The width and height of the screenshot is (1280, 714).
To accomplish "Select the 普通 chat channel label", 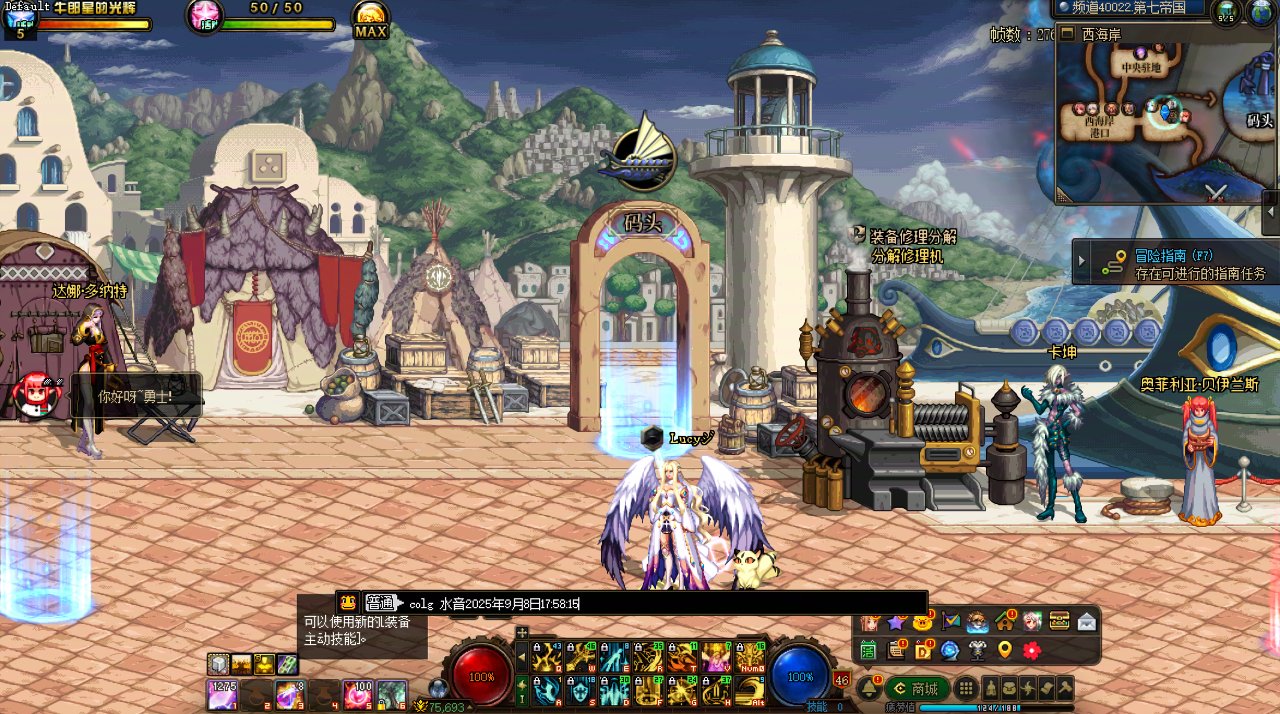I will [x=380, y=603].
